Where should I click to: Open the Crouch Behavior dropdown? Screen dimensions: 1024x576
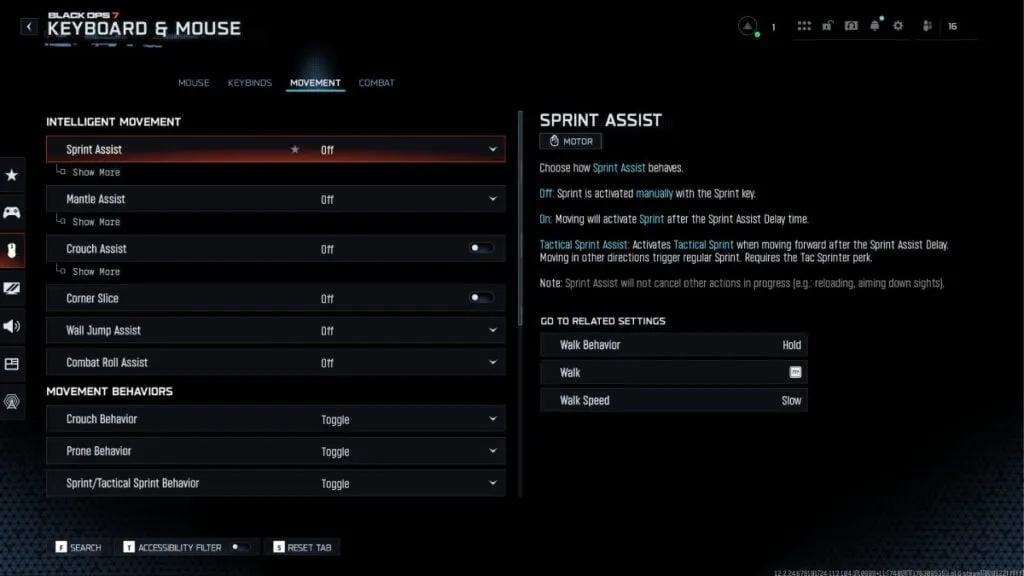(x=493, y=419)
